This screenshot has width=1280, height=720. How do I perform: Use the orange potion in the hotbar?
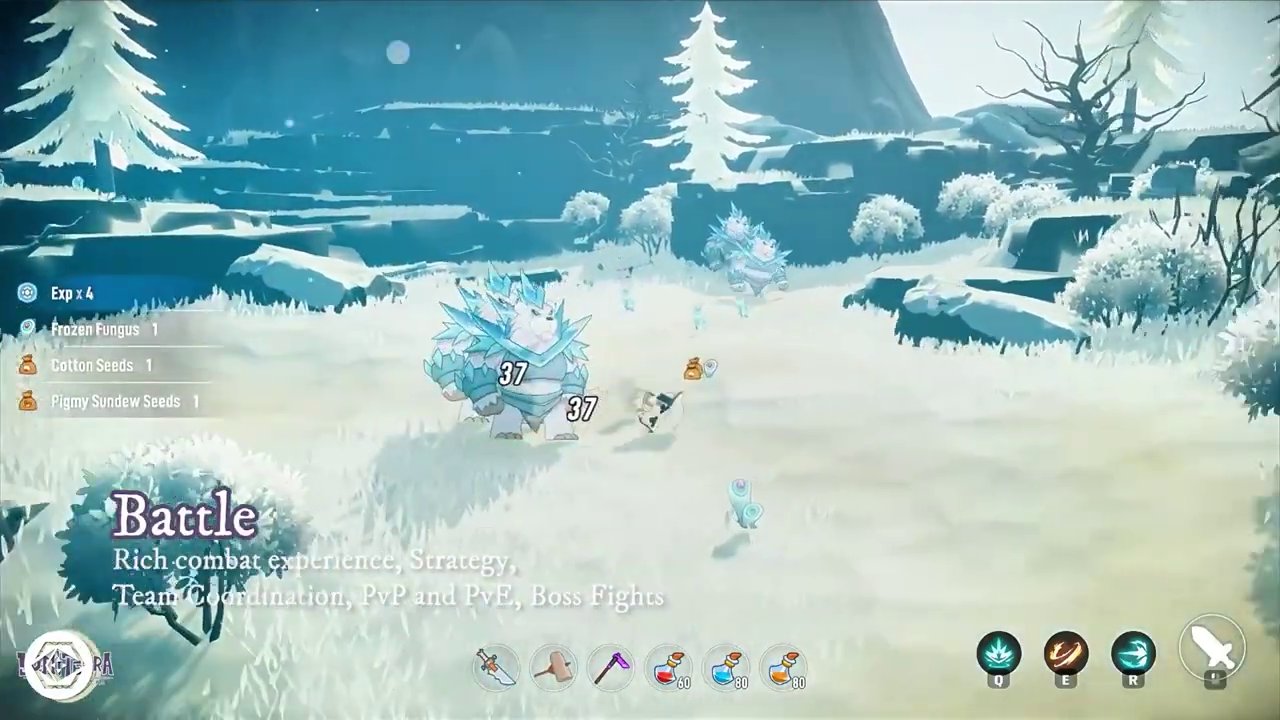tap(786, 669)
